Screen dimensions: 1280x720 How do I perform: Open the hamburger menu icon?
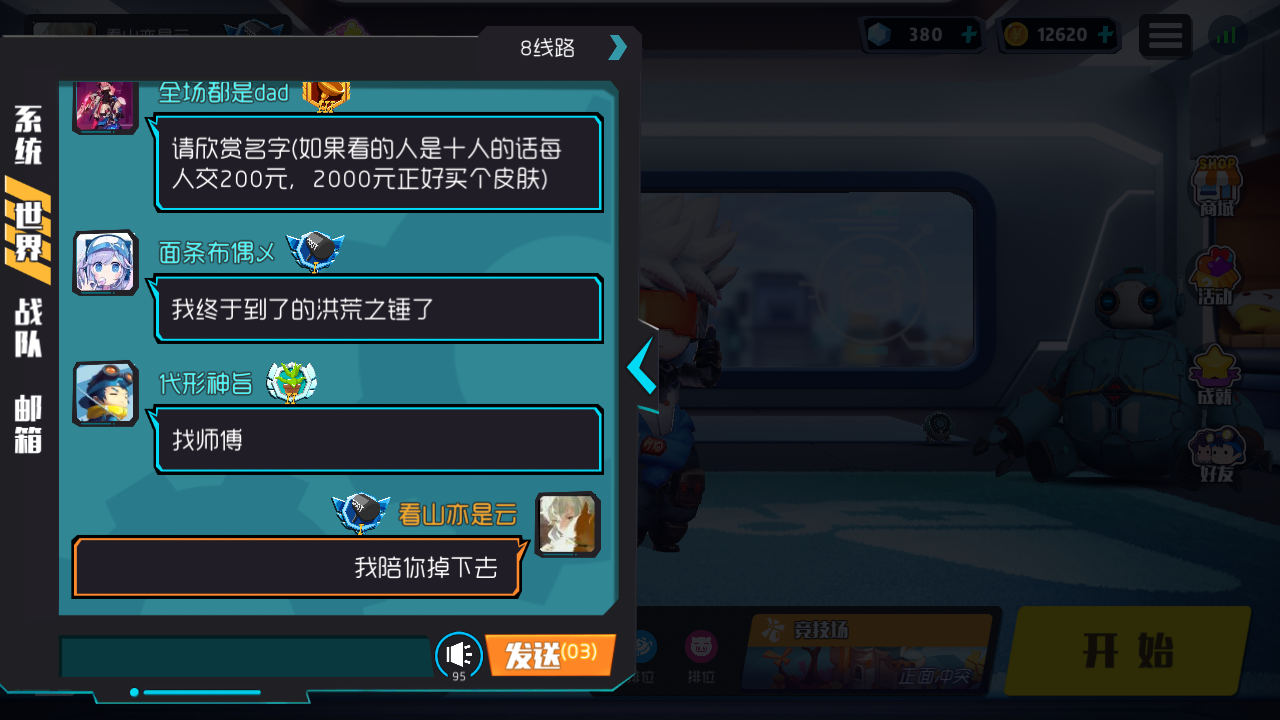(1165, 35)
